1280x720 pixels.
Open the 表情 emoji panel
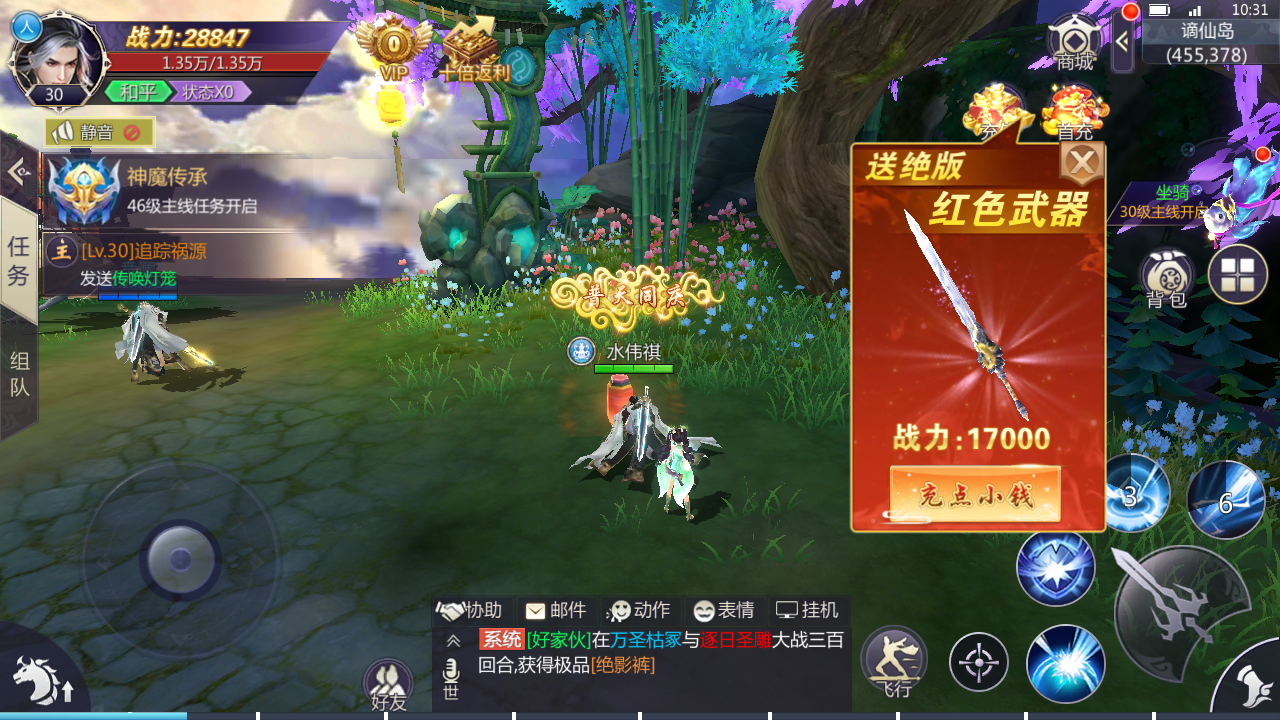click(724, 610)
